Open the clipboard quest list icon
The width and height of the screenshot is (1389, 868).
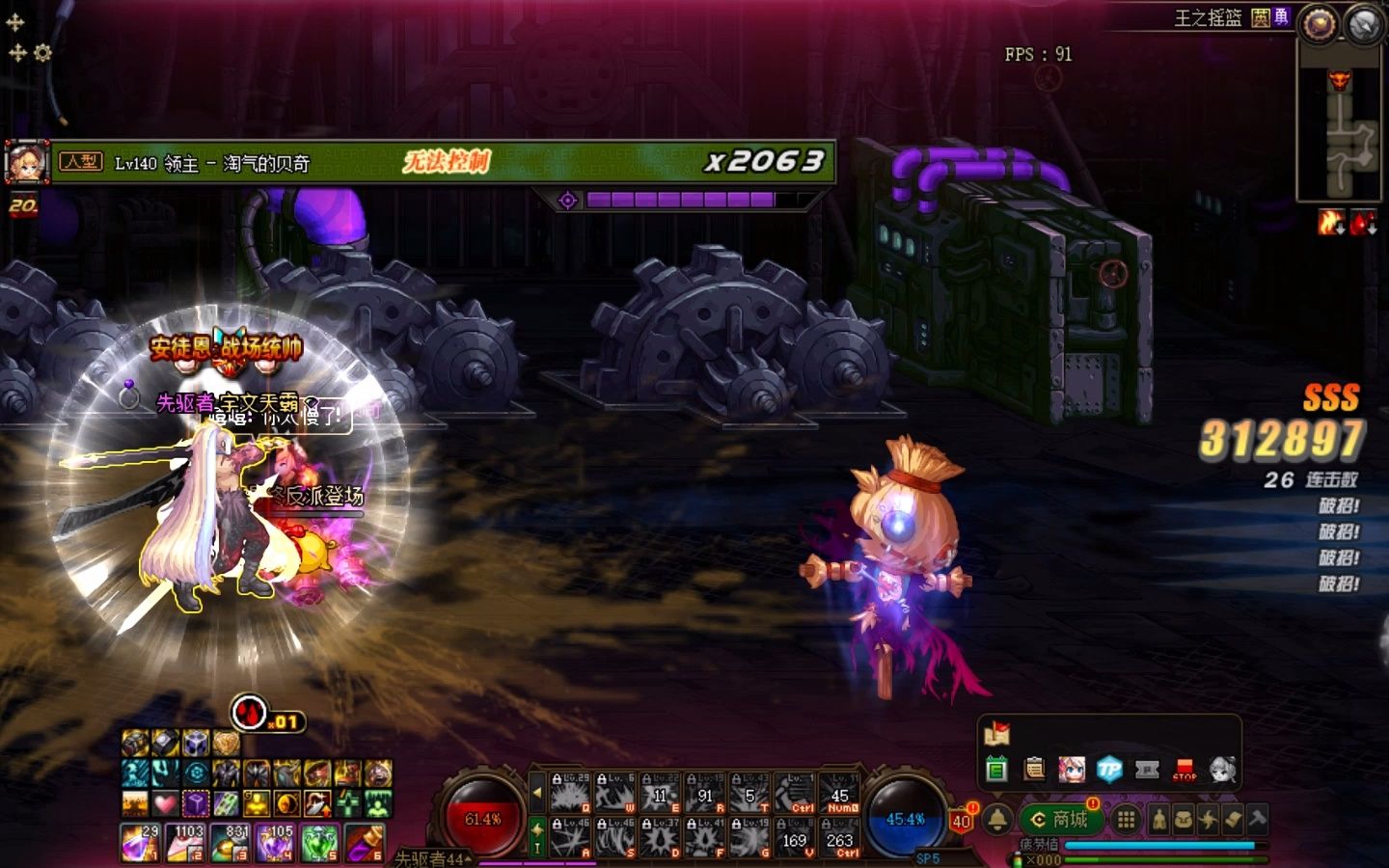[1034, 770]
